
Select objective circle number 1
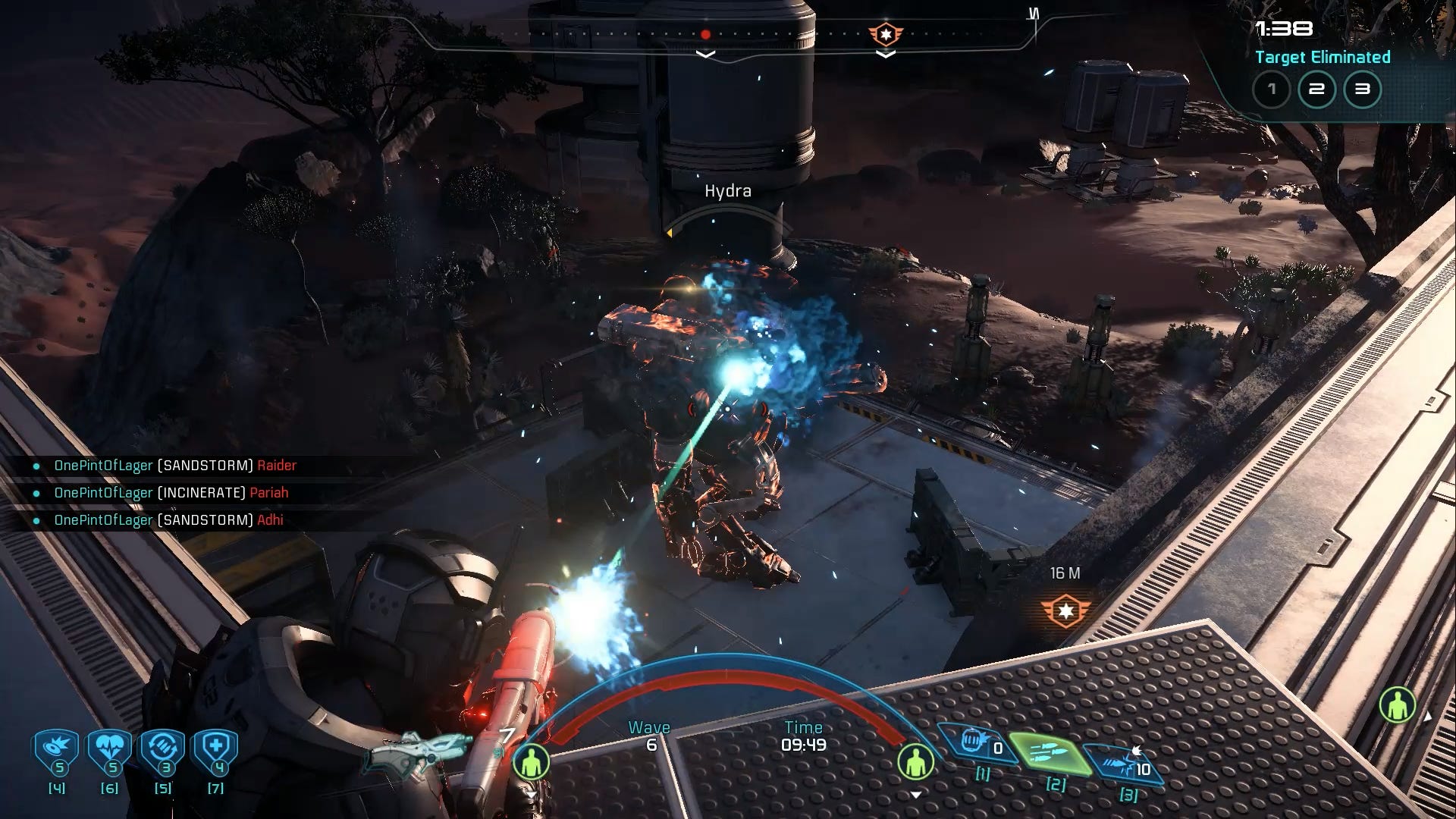[1272, 89]
